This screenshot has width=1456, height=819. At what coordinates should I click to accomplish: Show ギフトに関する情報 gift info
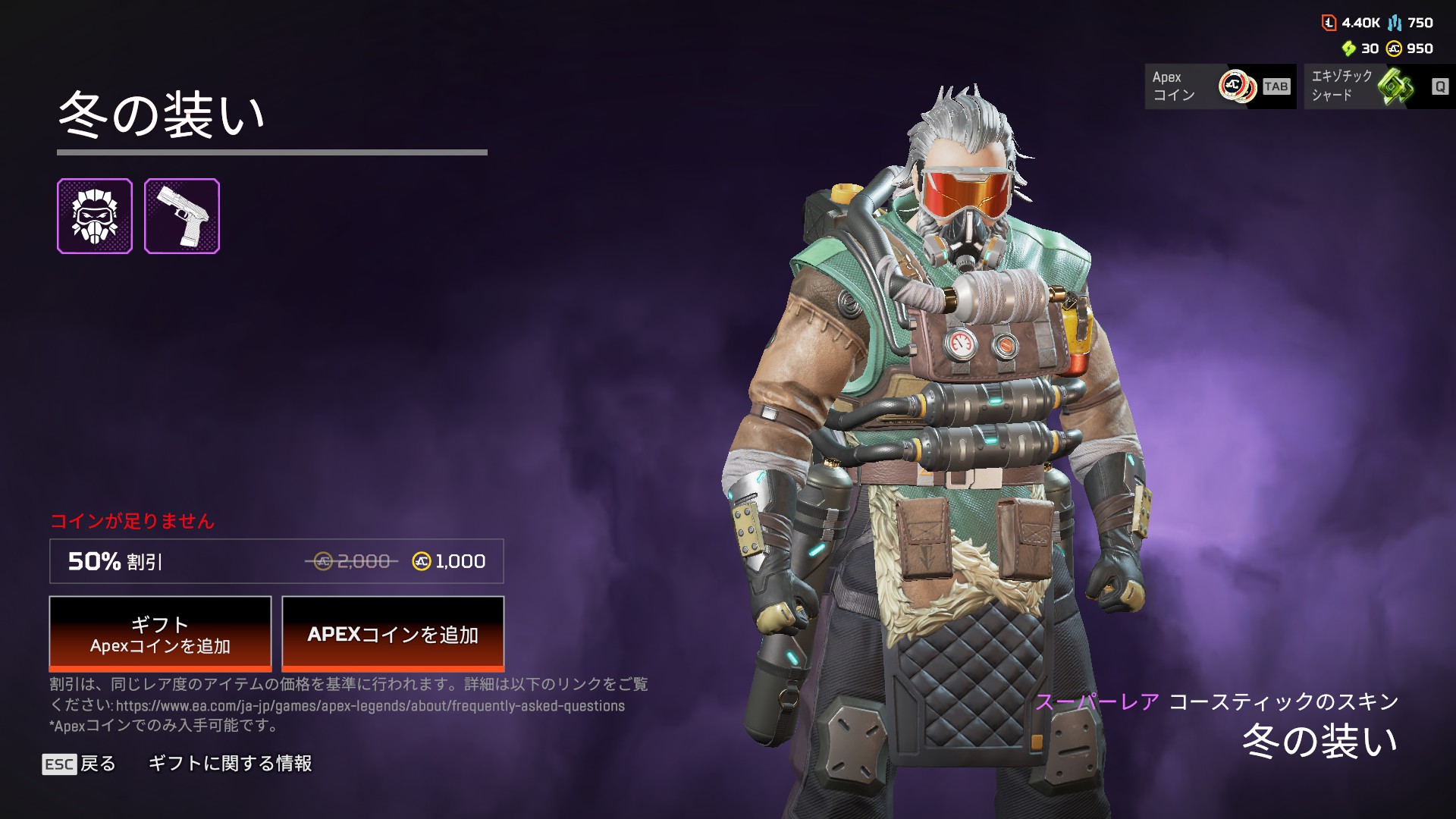coord(230,764)
